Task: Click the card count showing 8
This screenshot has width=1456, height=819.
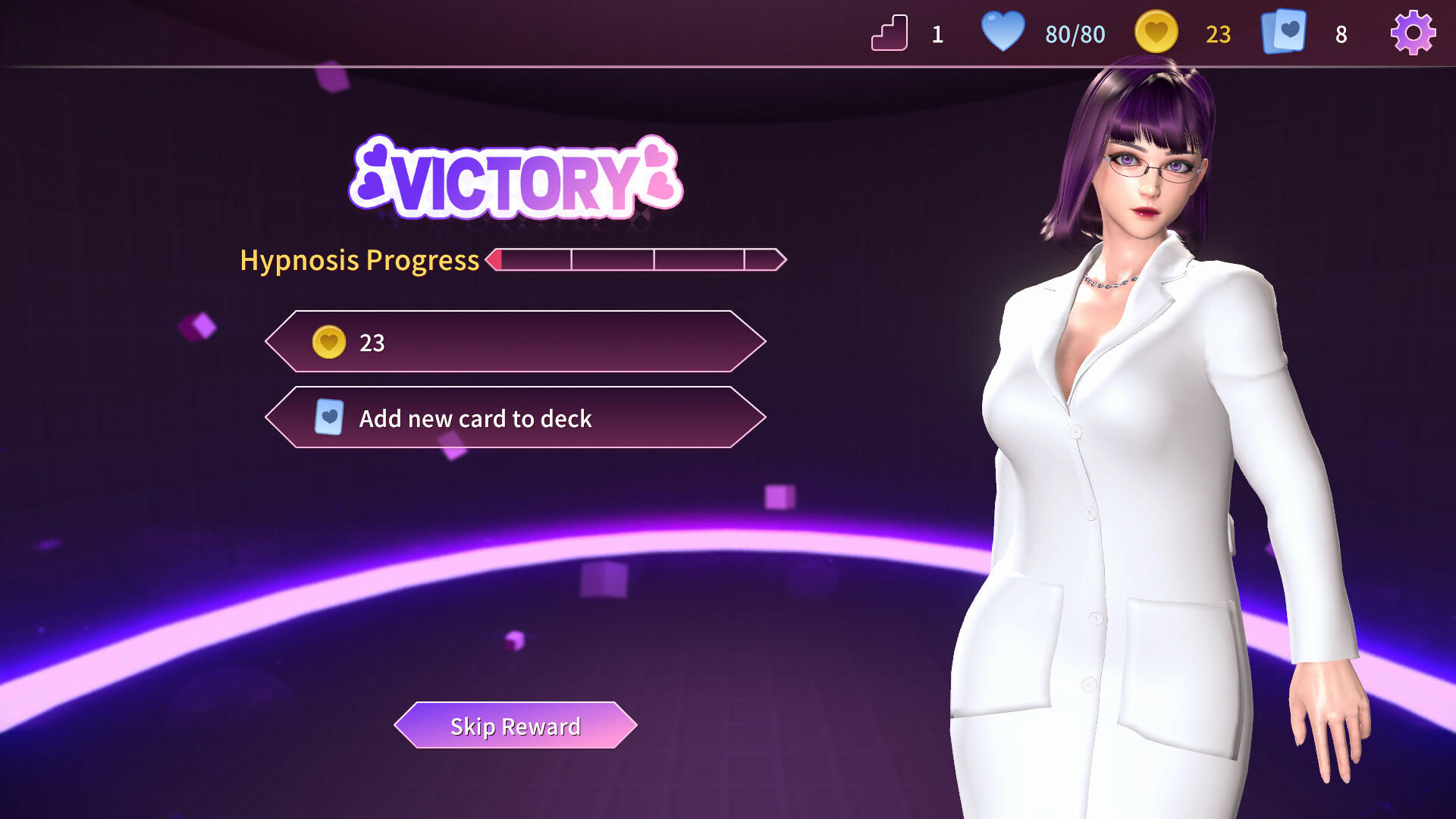Action: [x=1341, y=33]
